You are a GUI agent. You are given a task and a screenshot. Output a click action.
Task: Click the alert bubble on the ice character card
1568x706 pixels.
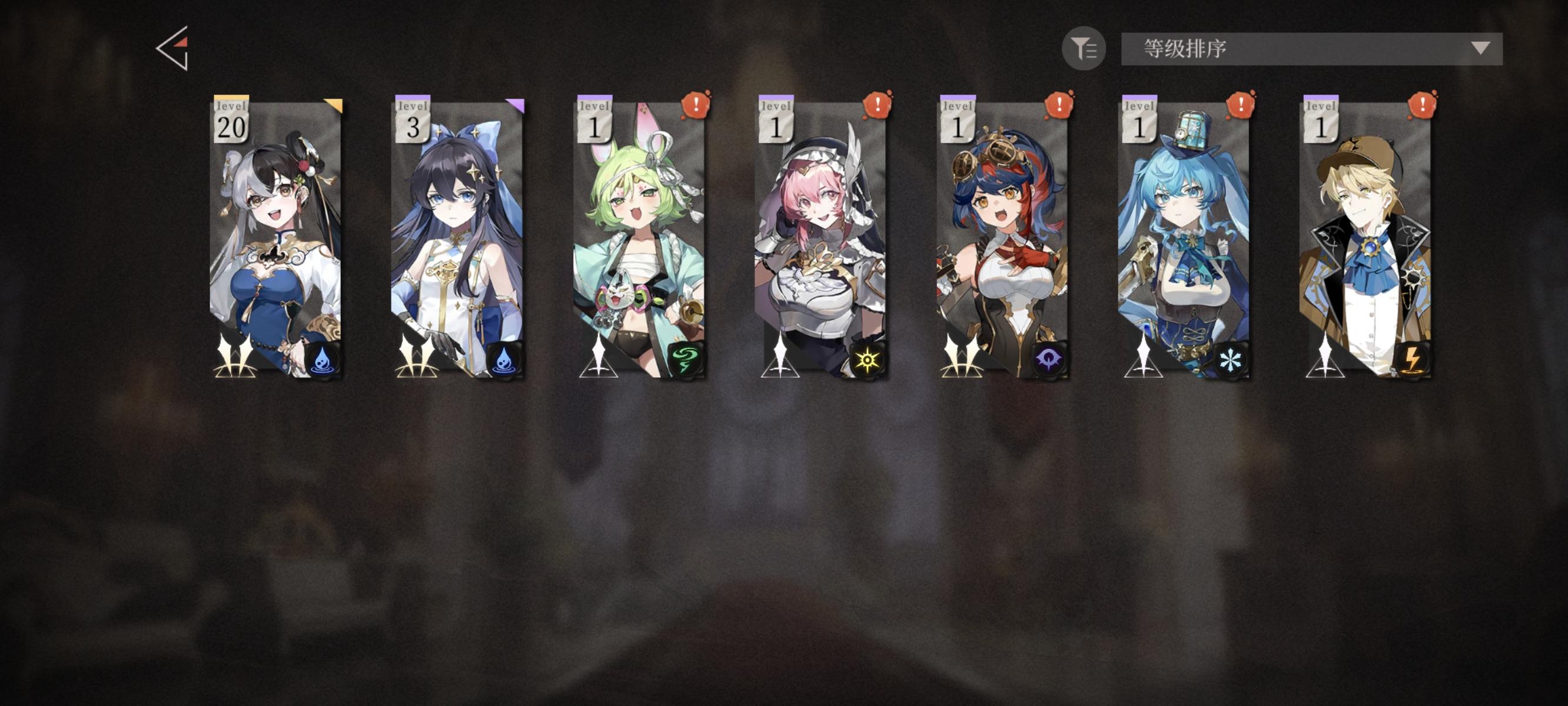(x=1240, y=105)
